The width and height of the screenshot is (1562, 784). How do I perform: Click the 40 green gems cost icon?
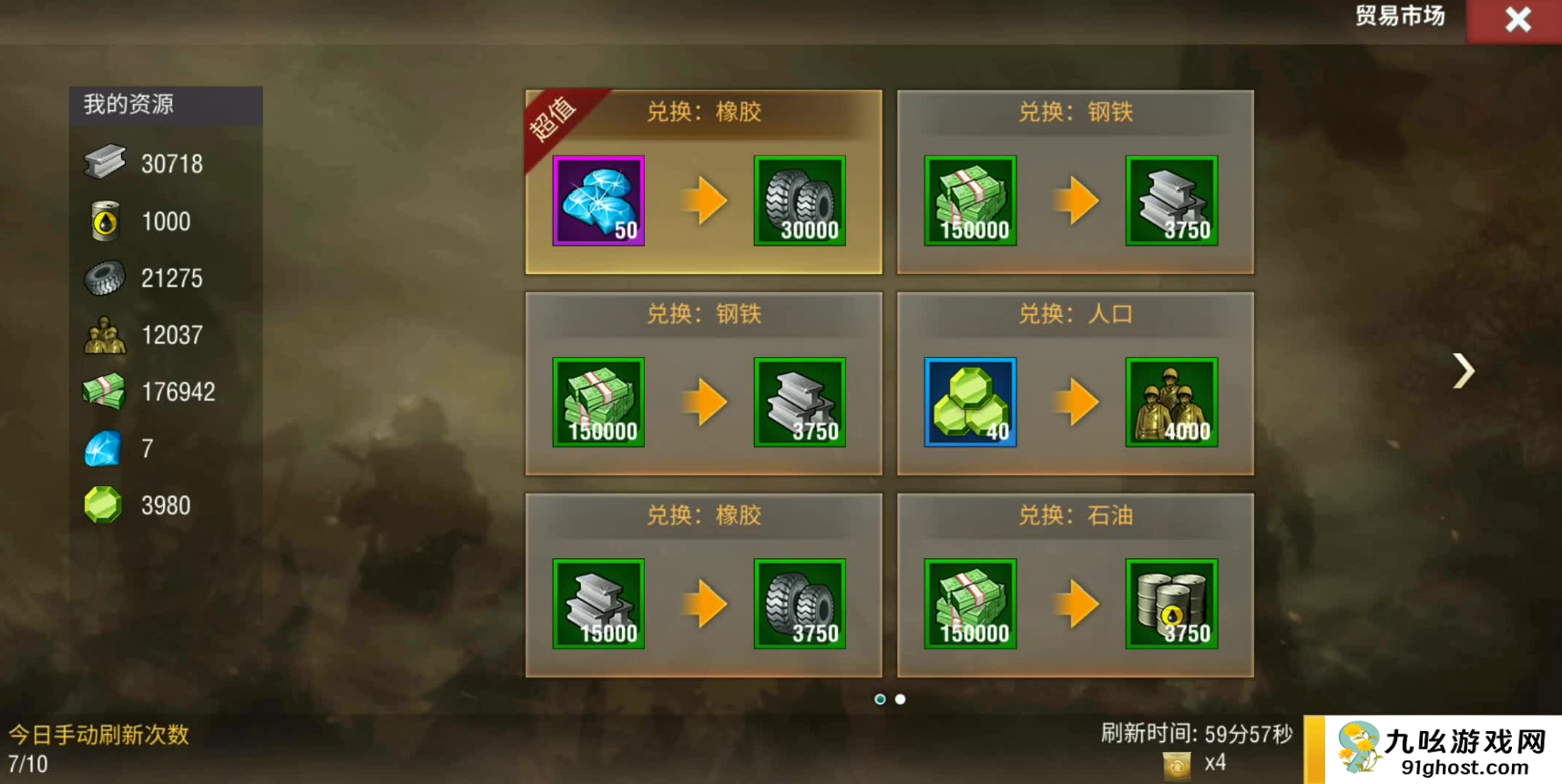[970, 402]
